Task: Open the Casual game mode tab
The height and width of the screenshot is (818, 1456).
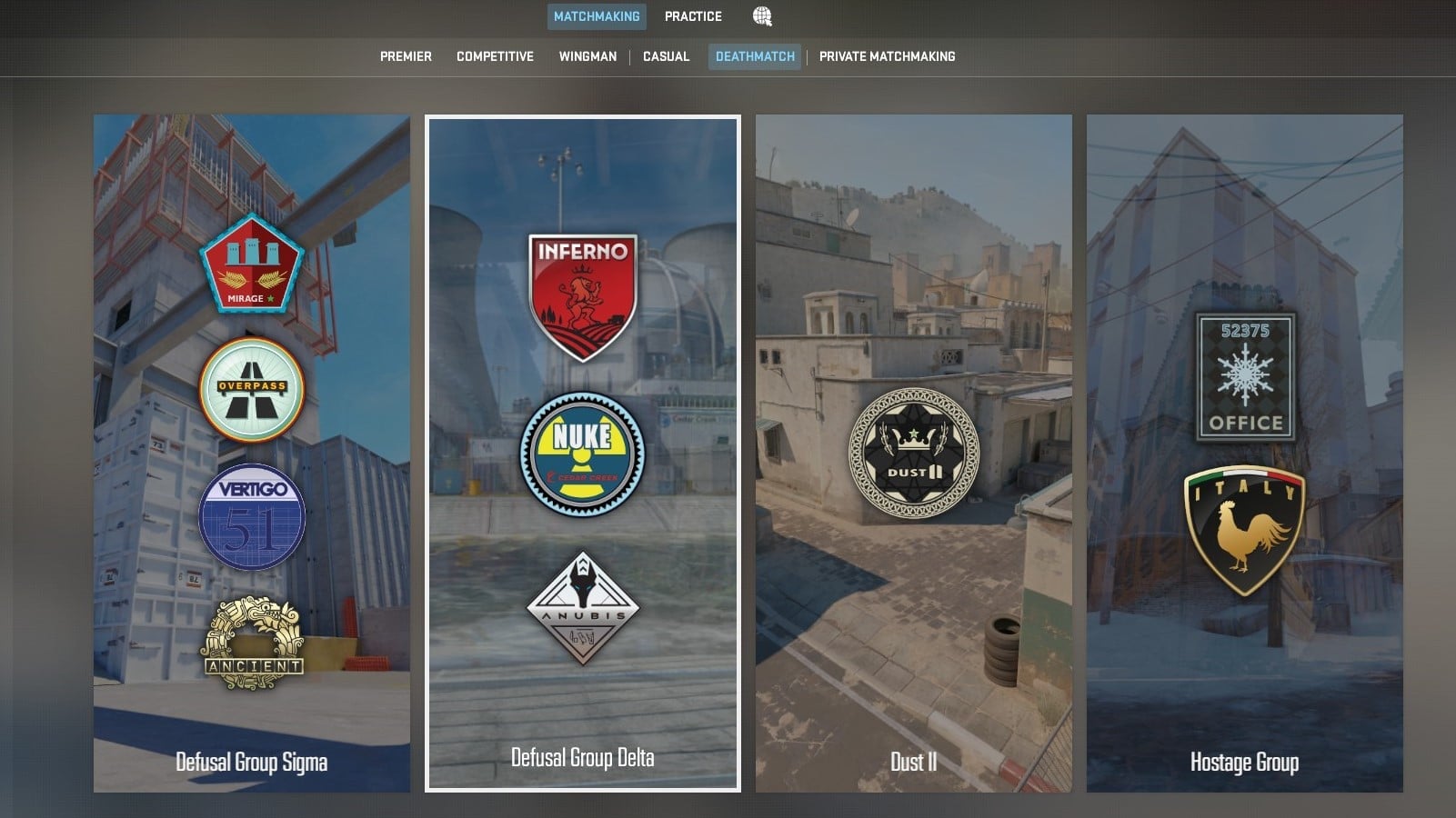Action: pyautogui.click(x=667, y=55)
